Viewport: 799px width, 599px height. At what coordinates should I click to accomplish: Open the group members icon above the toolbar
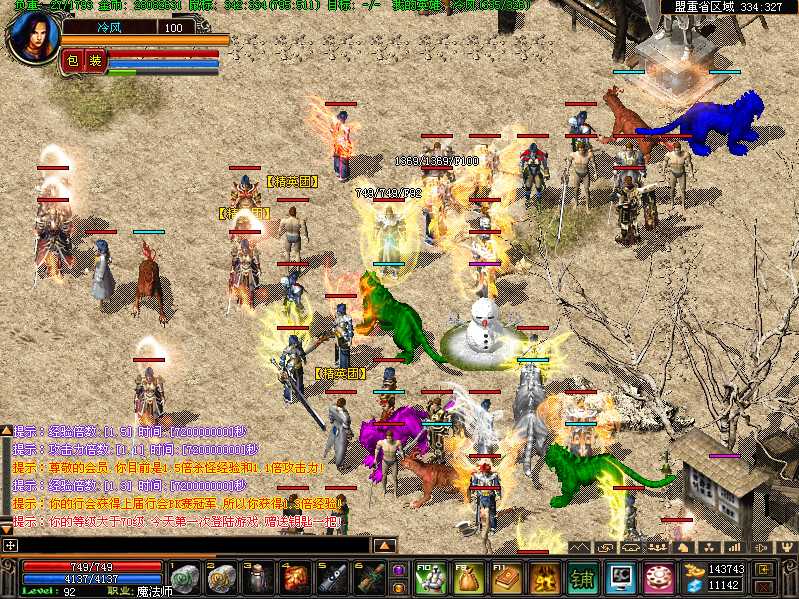coord(657,547)
